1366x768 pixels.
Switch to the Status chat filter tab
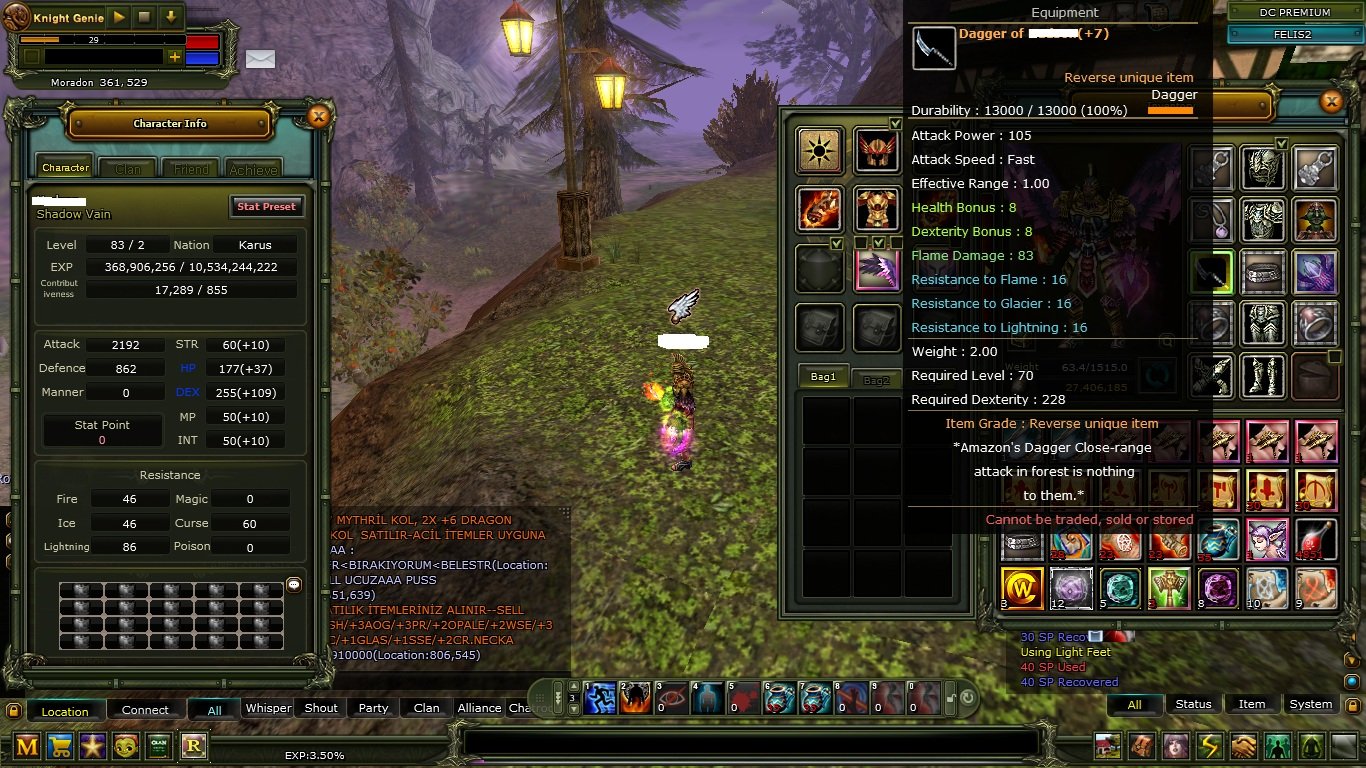click(x=1194, y=704)
